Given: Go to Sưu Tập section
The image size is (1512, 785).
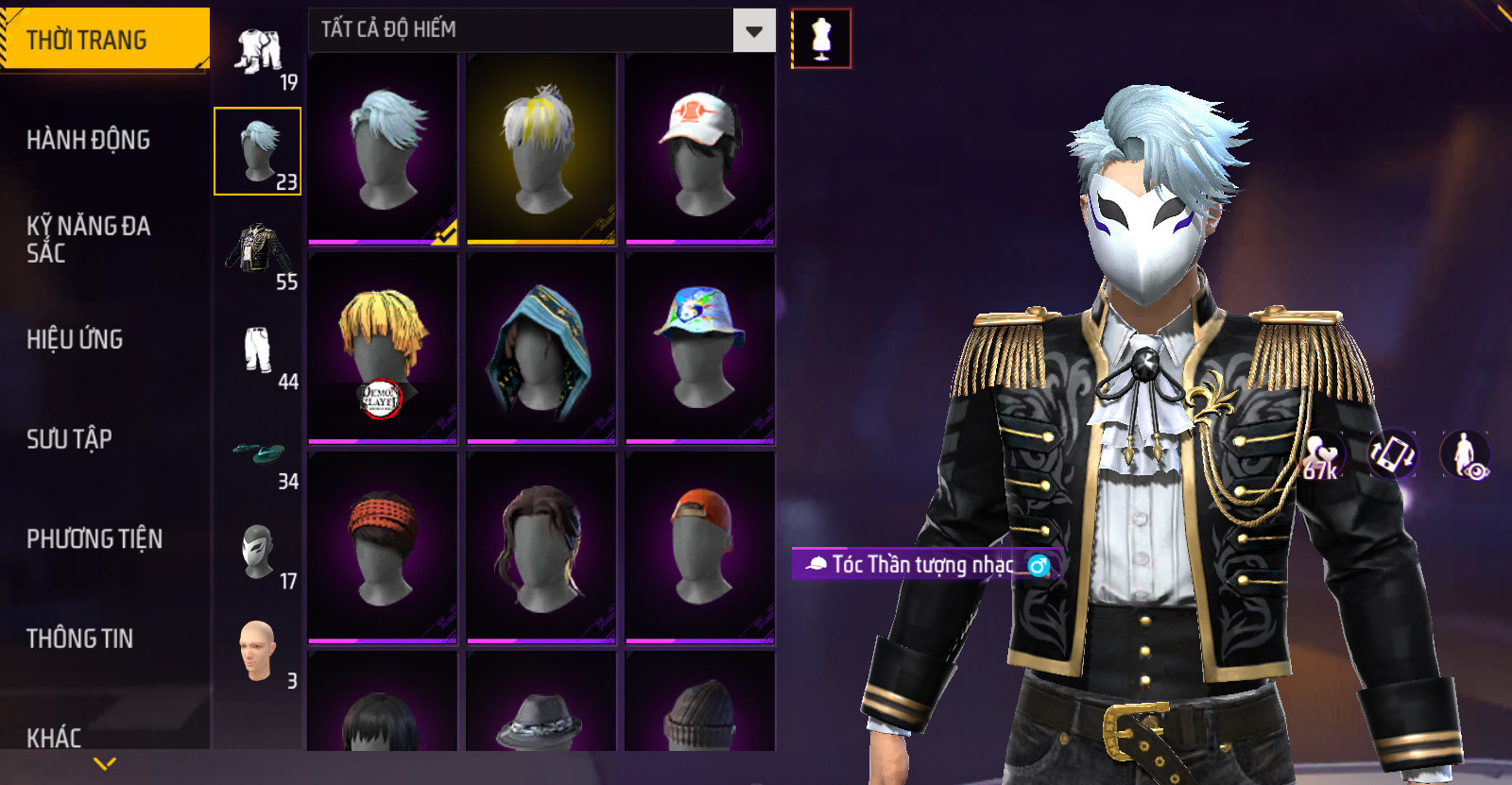Looking at the screenshot, I should tap(70, 438).
